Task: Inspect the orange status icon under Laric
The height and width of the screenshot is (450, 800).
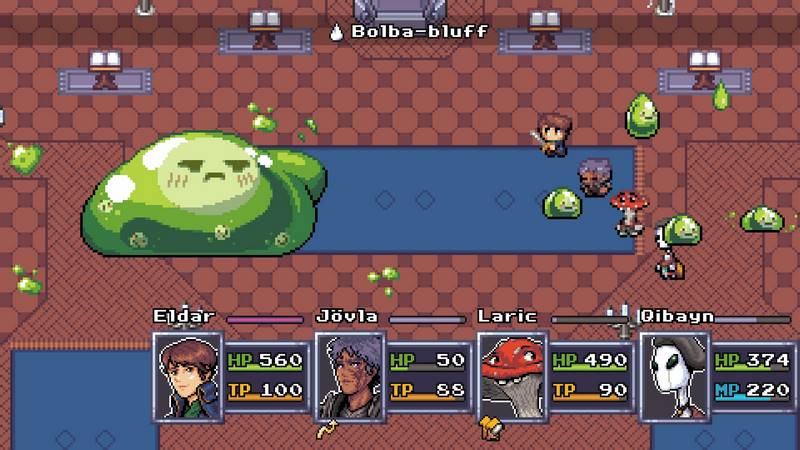Action: 490,430
